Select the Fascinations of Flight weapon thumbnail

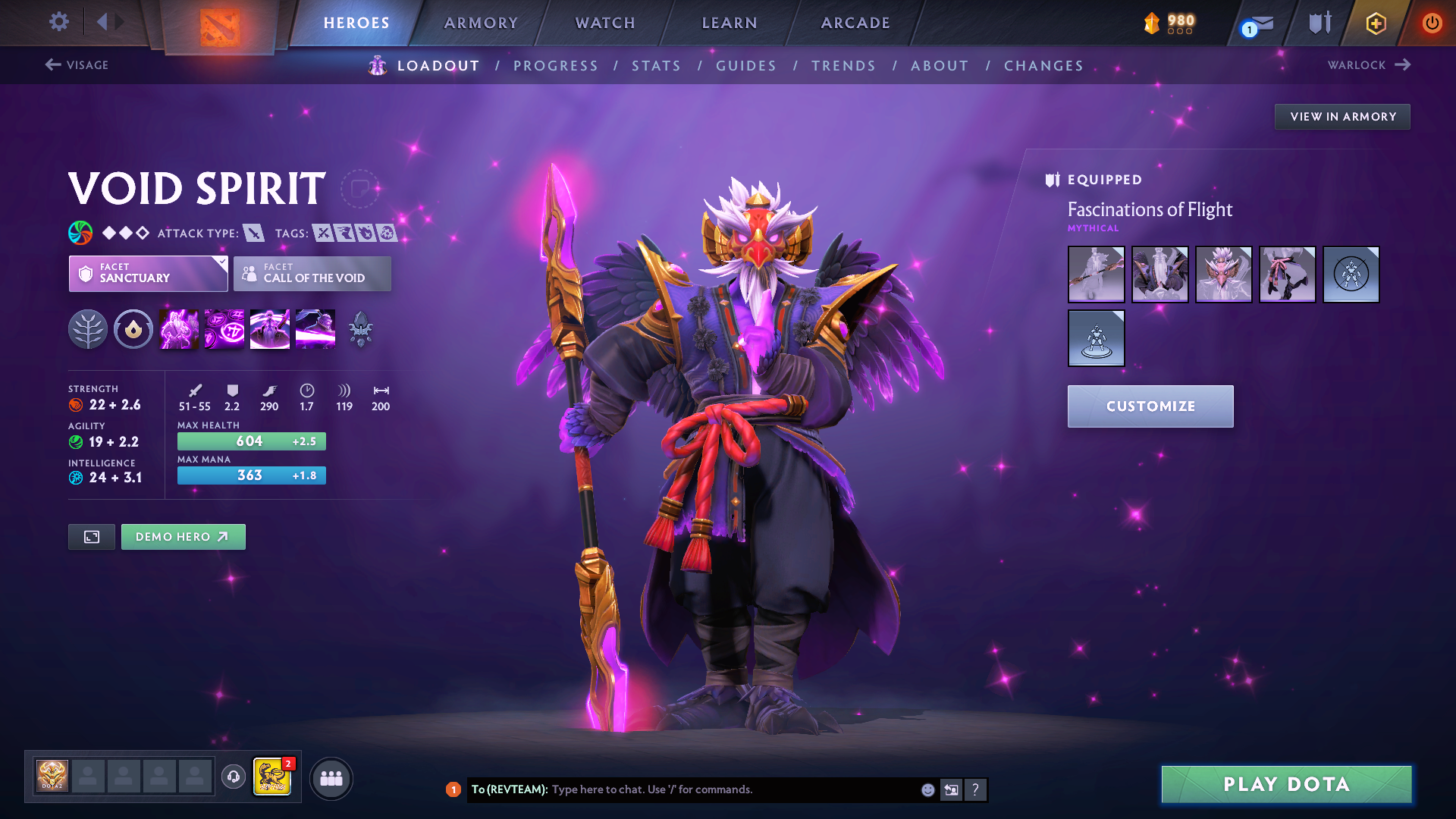1097,275
